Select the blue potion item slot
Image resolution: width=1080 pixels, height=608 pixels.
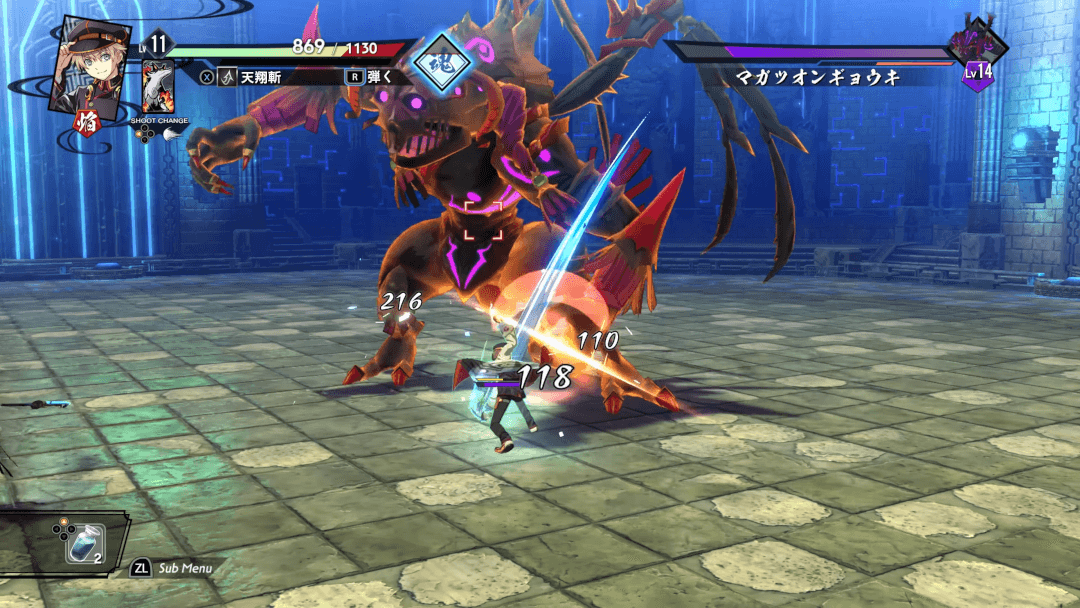pos(85,545)
